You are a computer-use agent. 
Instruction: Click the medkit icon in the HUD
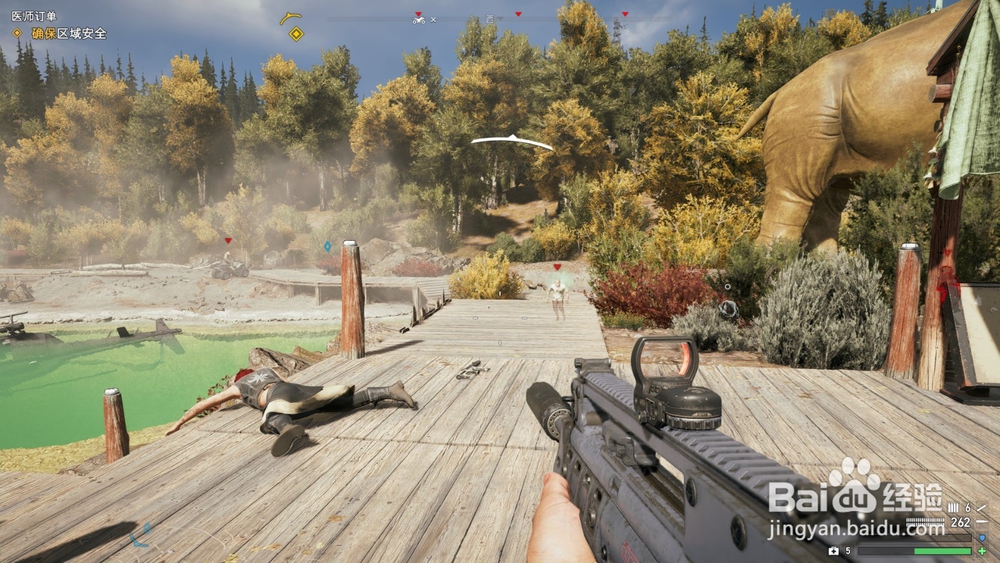click(834, 551)
